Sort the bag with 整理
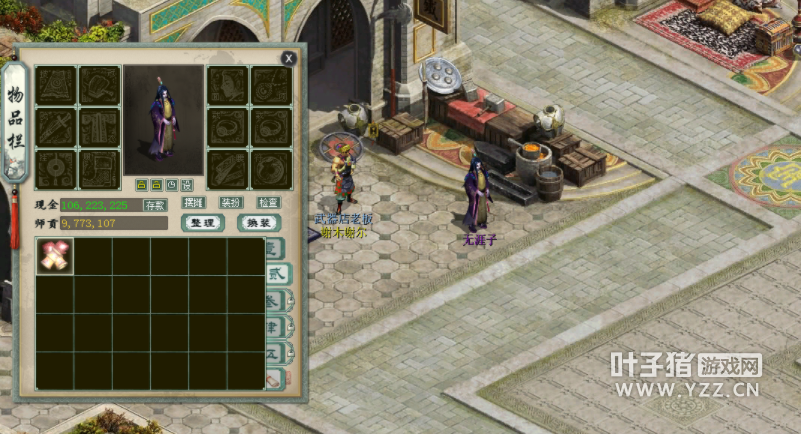This screenshot has height=434, width=801. tap(202, 223)
